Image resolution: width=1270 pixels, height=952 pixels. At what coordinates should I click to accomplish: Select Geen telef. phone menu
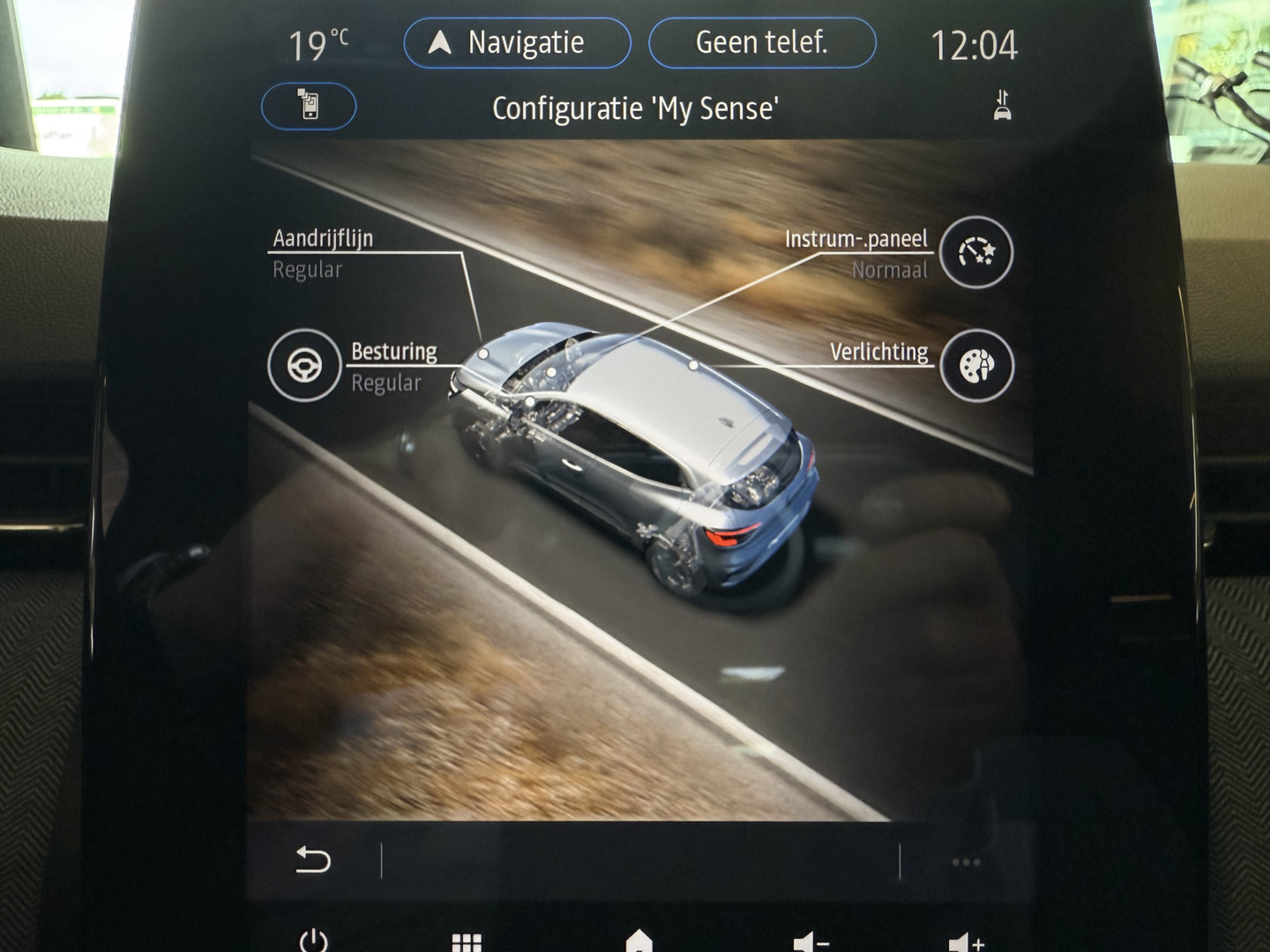pyautogui.click(x=763, y=41)
